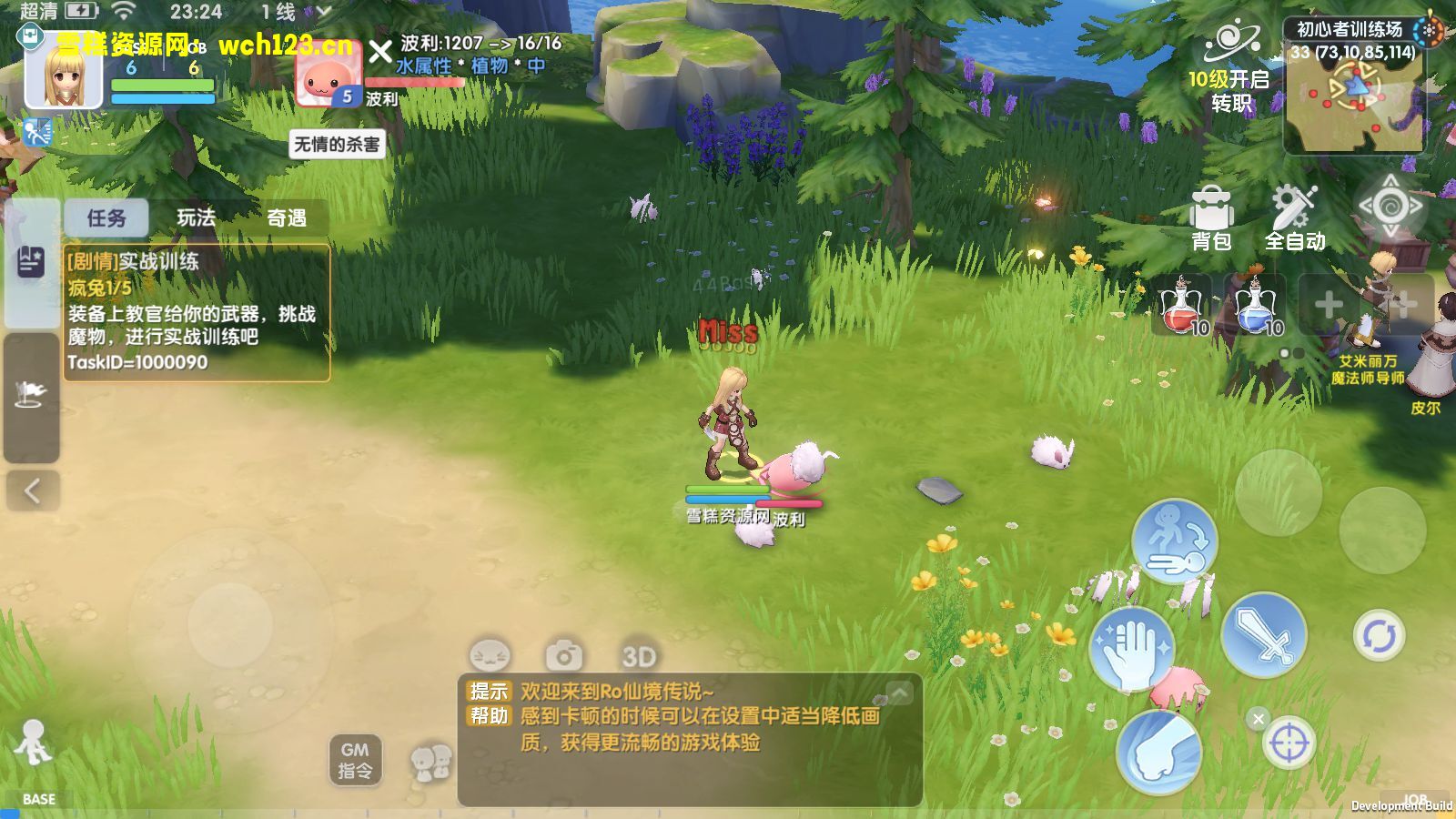This screenshot has width=1456, height=819.
Task: Open the GM 指令 command button
Action: [x=355, y=760]
